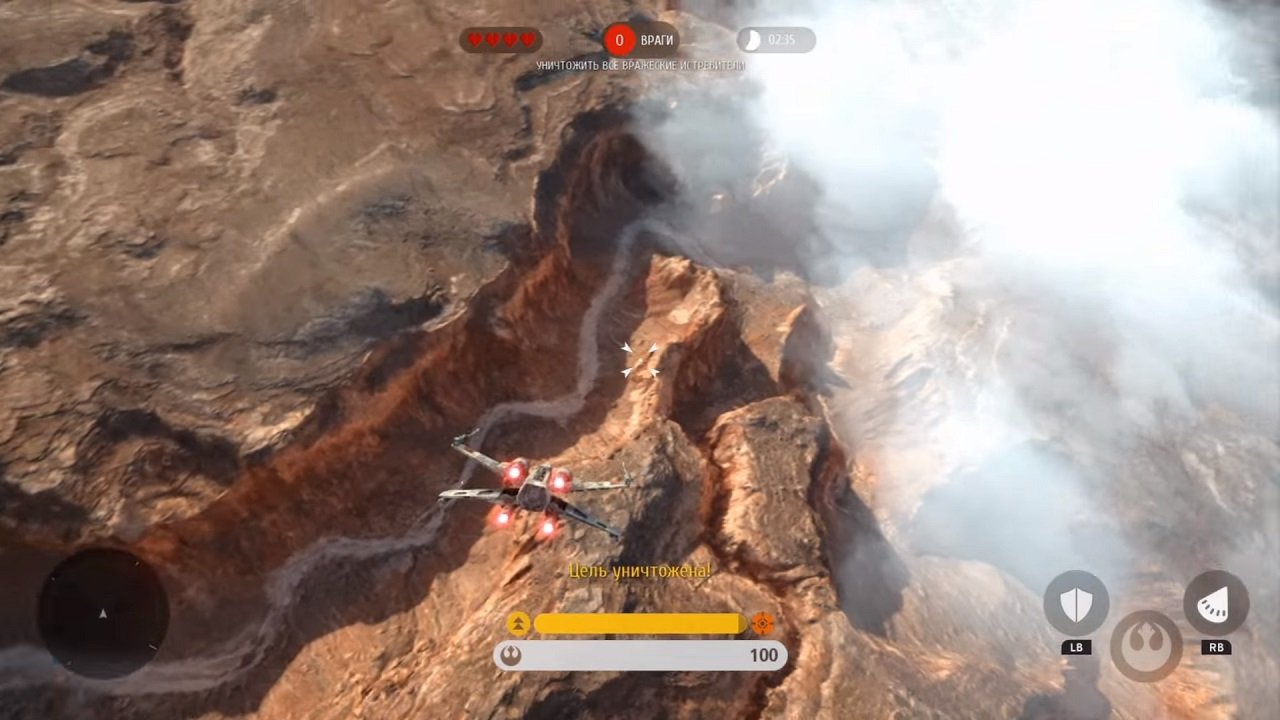Click the Rebel logo on the score bar
This screenshot has width=1280, height=720.
513,656
